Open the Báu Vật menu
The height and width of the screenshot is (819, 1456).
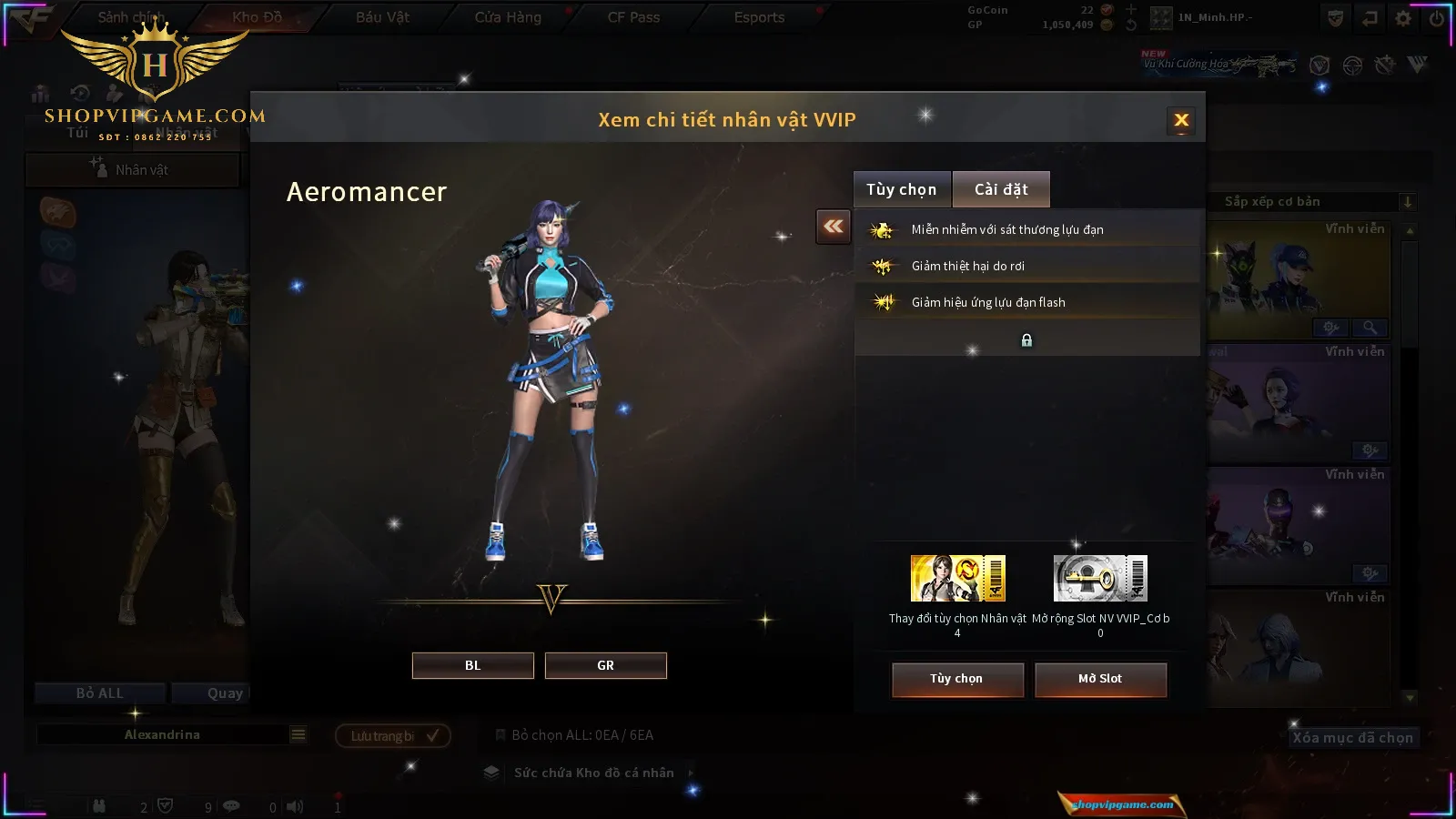pyautogui.click(x=382, y=17)
